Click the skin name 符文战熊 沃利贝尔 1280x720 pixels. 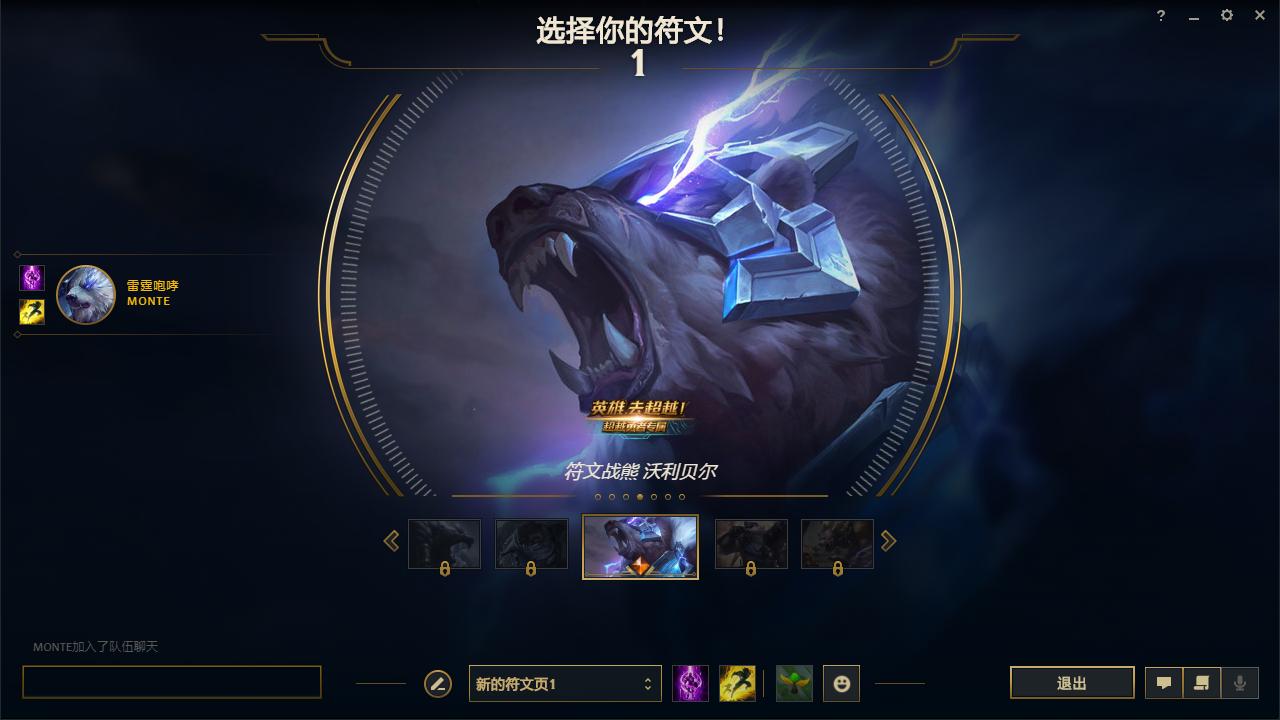640,470
